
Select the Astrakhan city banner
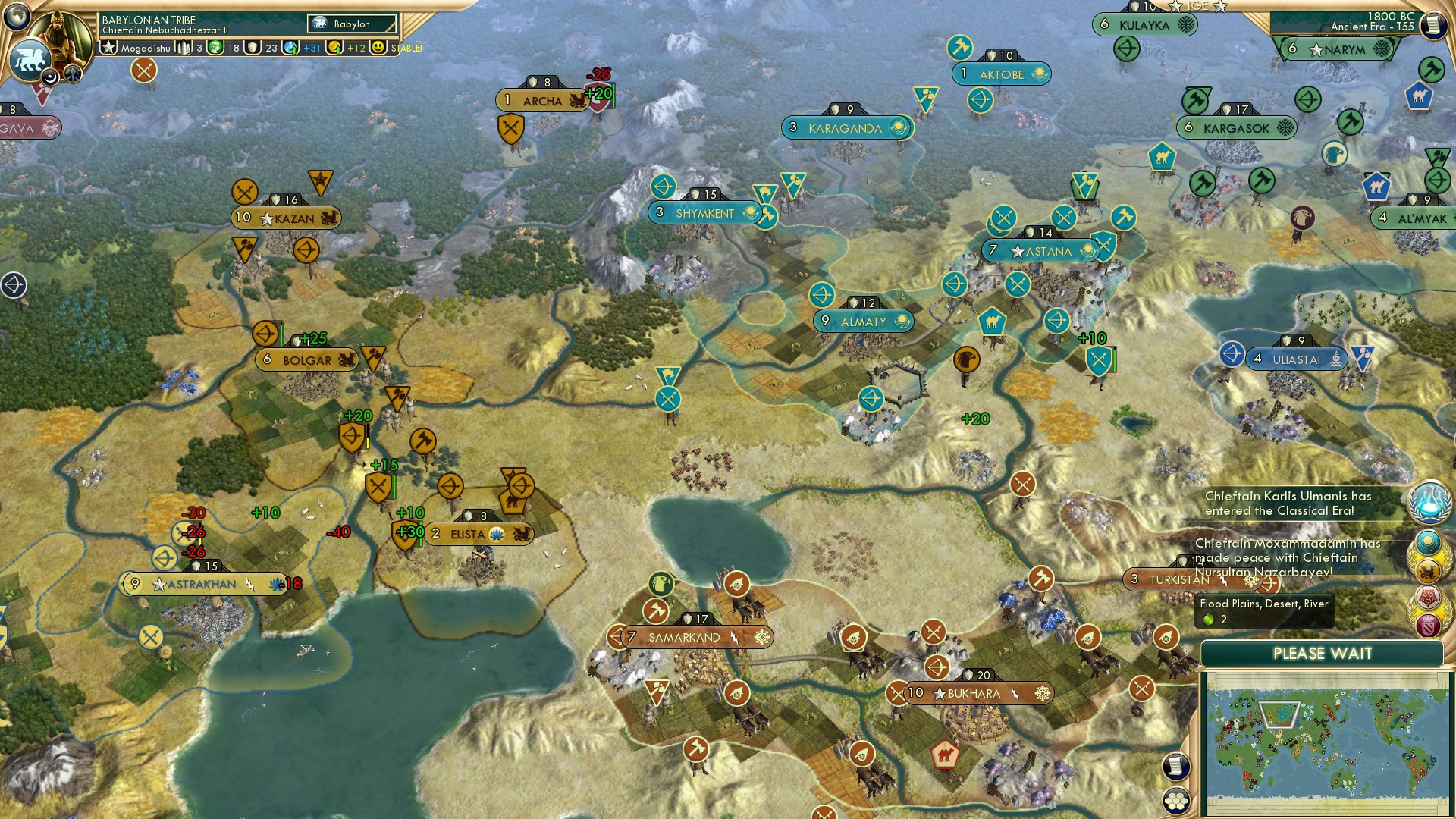(x=202, y=585)
